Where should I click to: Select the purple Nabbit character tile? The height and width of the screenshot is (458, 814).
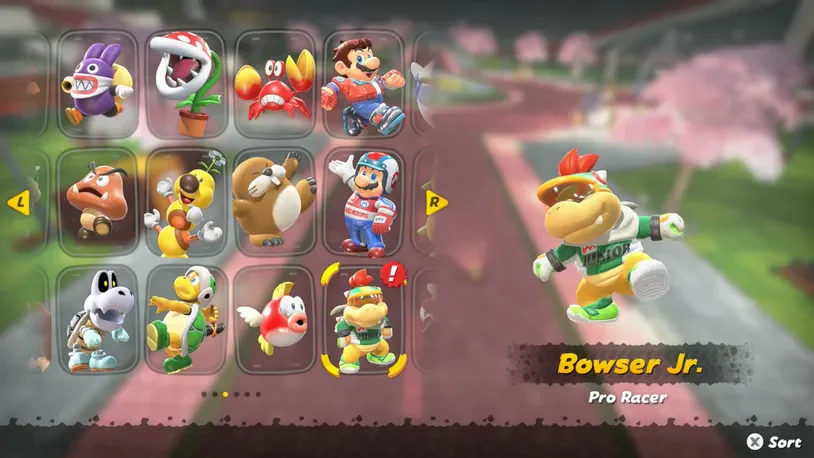click(98, 84)
